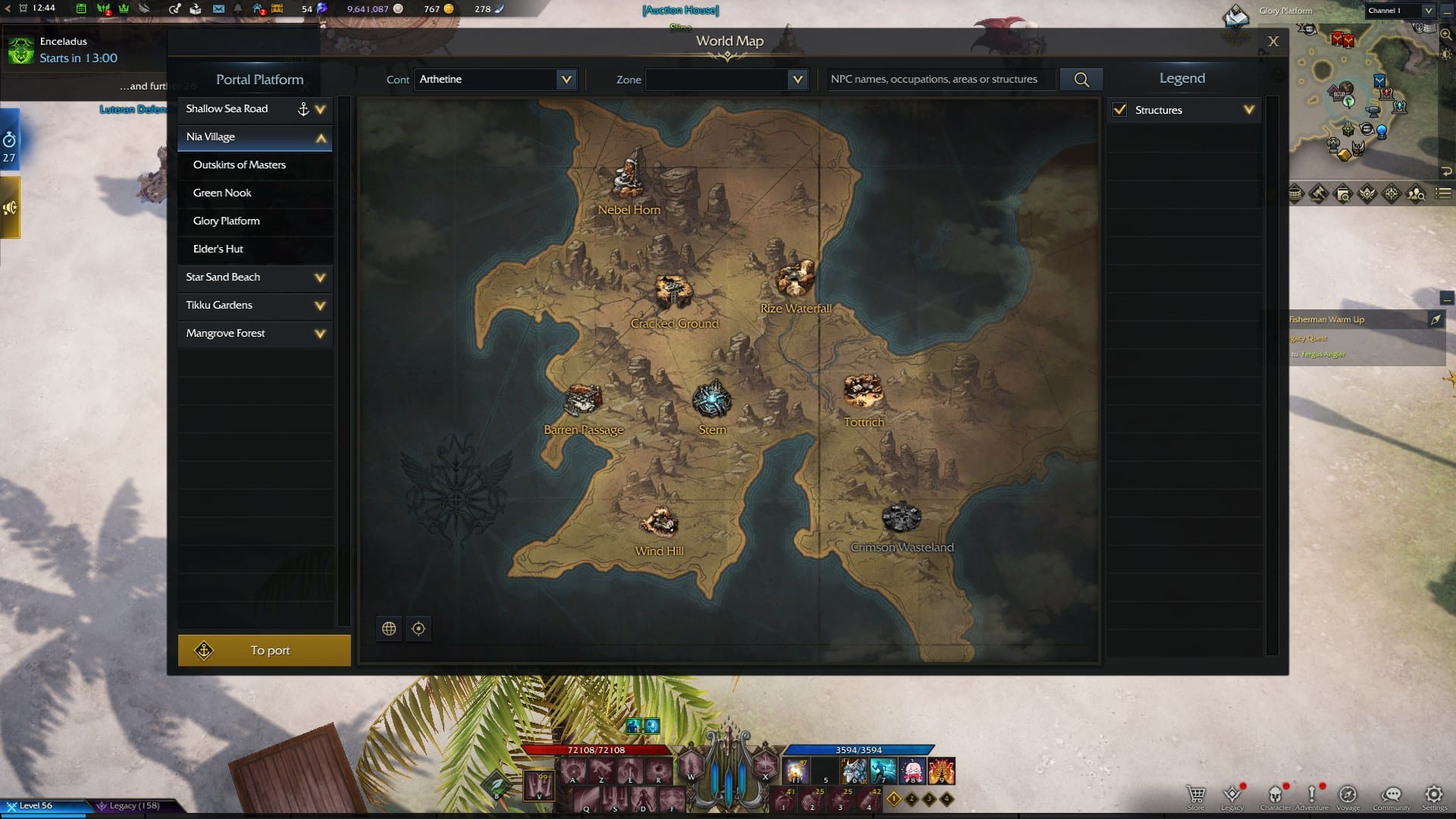Close the World Map window
Image resolution: width=1456 pixels, height=819 pixels.
[x=1273, y=42]
